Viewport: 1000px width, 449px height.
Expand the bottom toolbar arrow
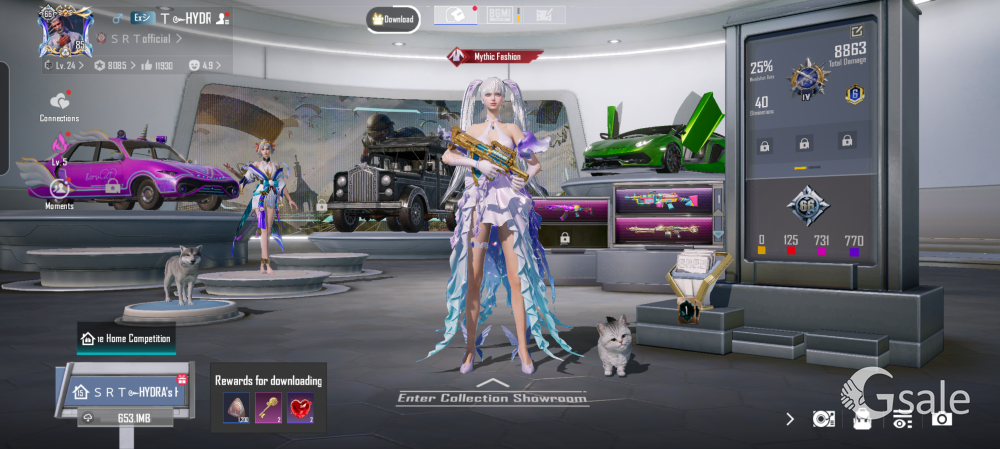[x=791, y=418]
